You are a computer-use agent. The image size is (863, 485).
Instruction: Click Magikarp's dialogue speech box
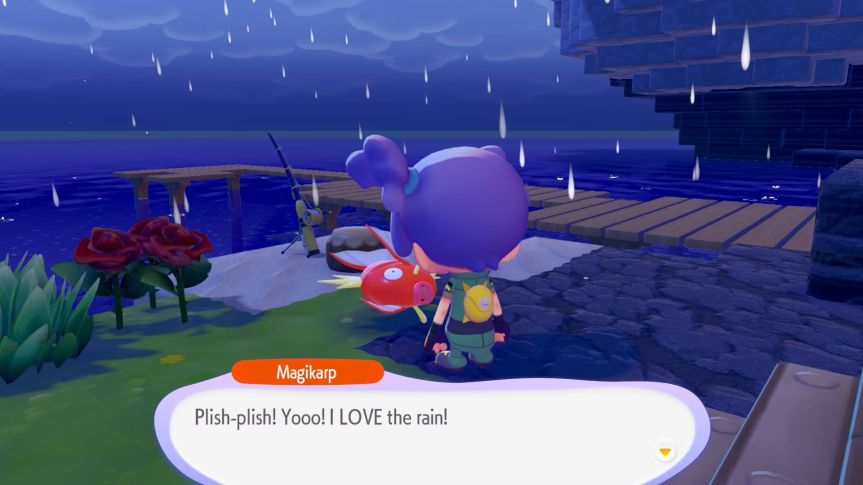[430, 425]
